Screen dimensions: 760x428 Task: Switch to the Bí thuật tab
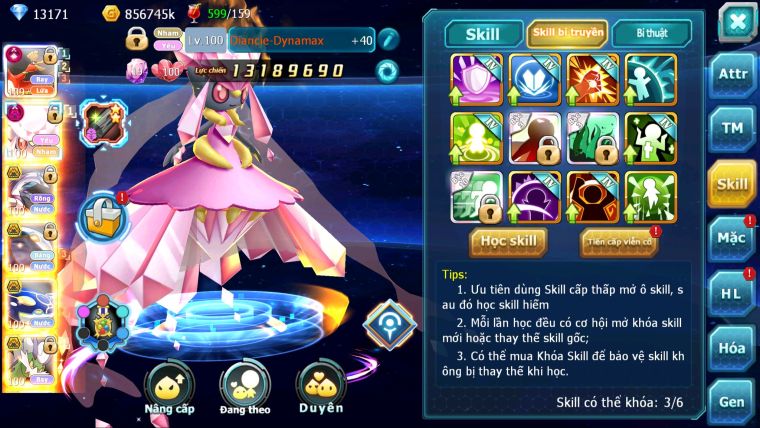651,33
